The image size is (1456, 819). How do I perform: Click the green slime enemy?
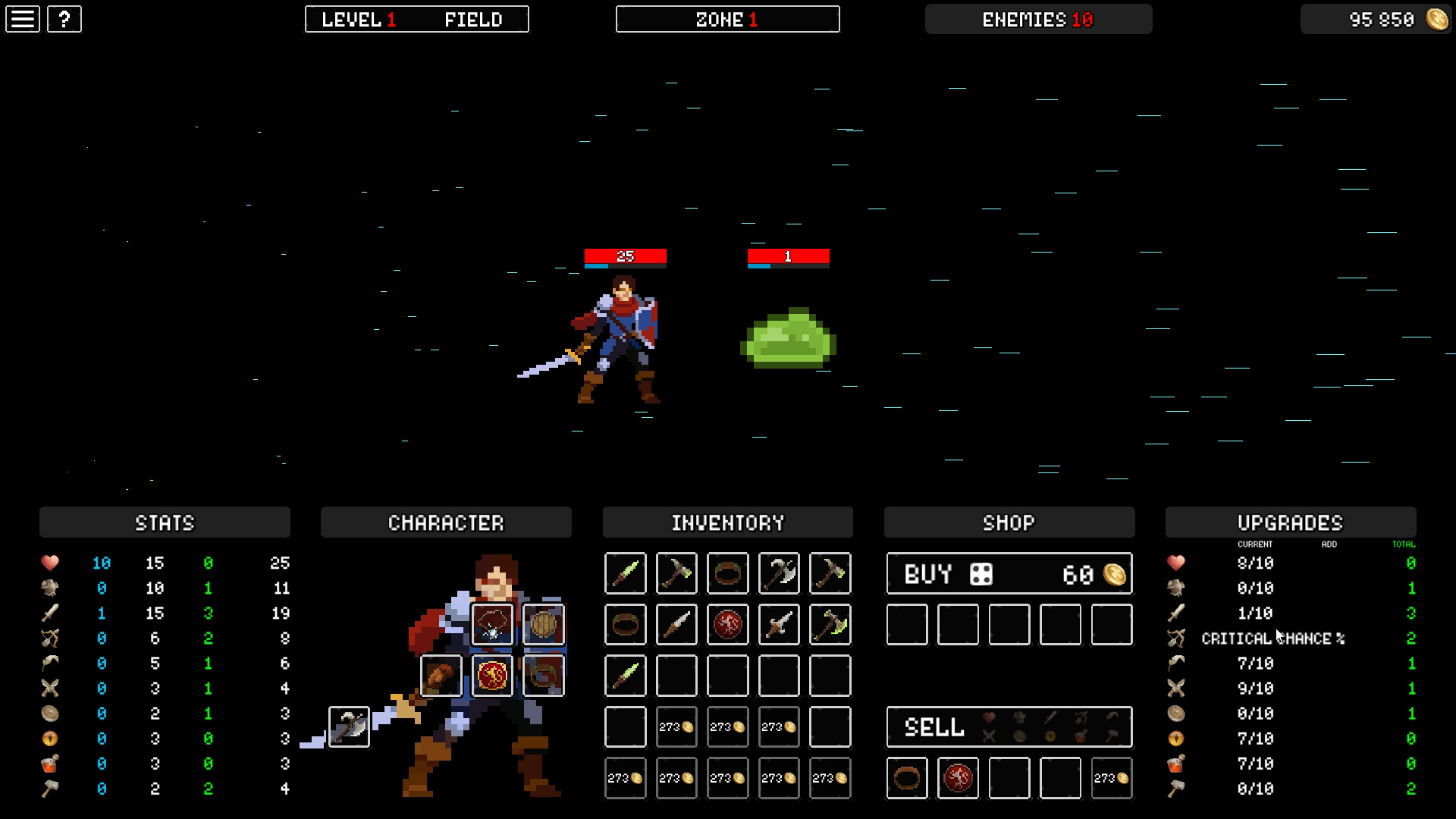[x=790, y=337]
